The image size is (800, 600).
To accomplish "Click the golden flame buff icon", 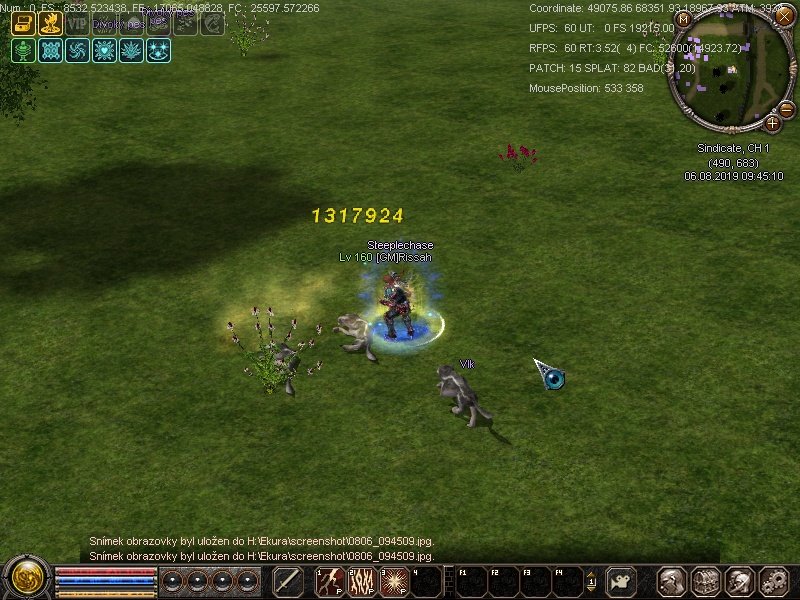I will (50, 24).
